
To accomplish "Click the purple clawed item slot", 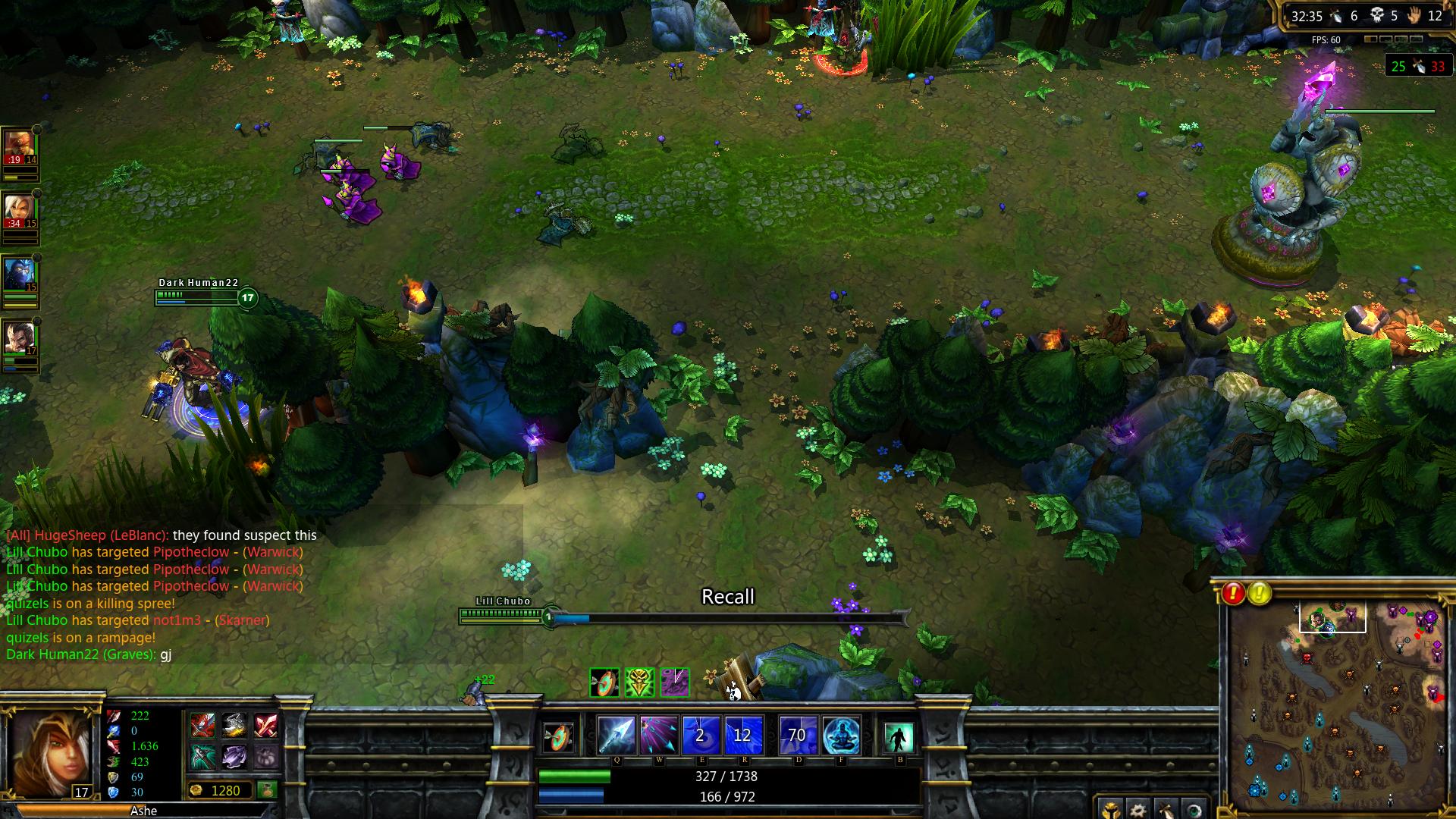I will click(234, 756).
